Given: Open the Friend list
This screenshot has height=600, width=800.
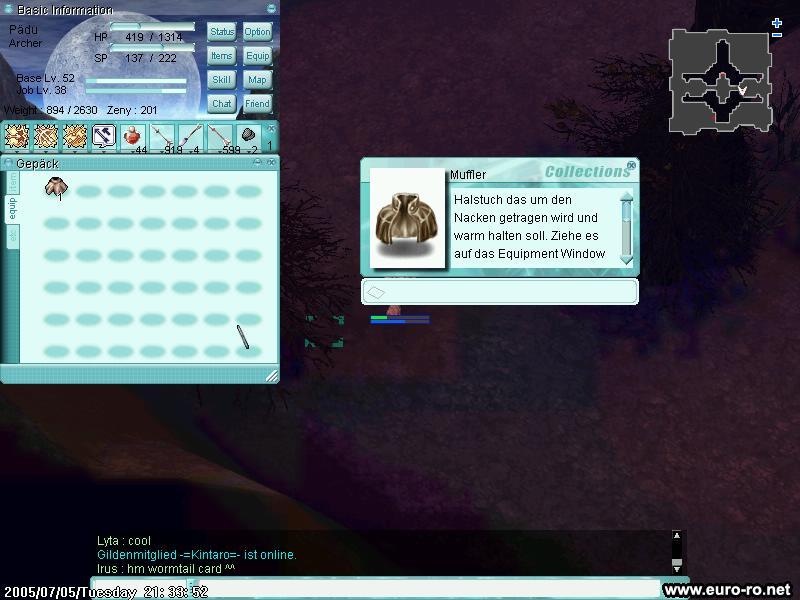Looking at the screenshot, I should coord(257,103).
